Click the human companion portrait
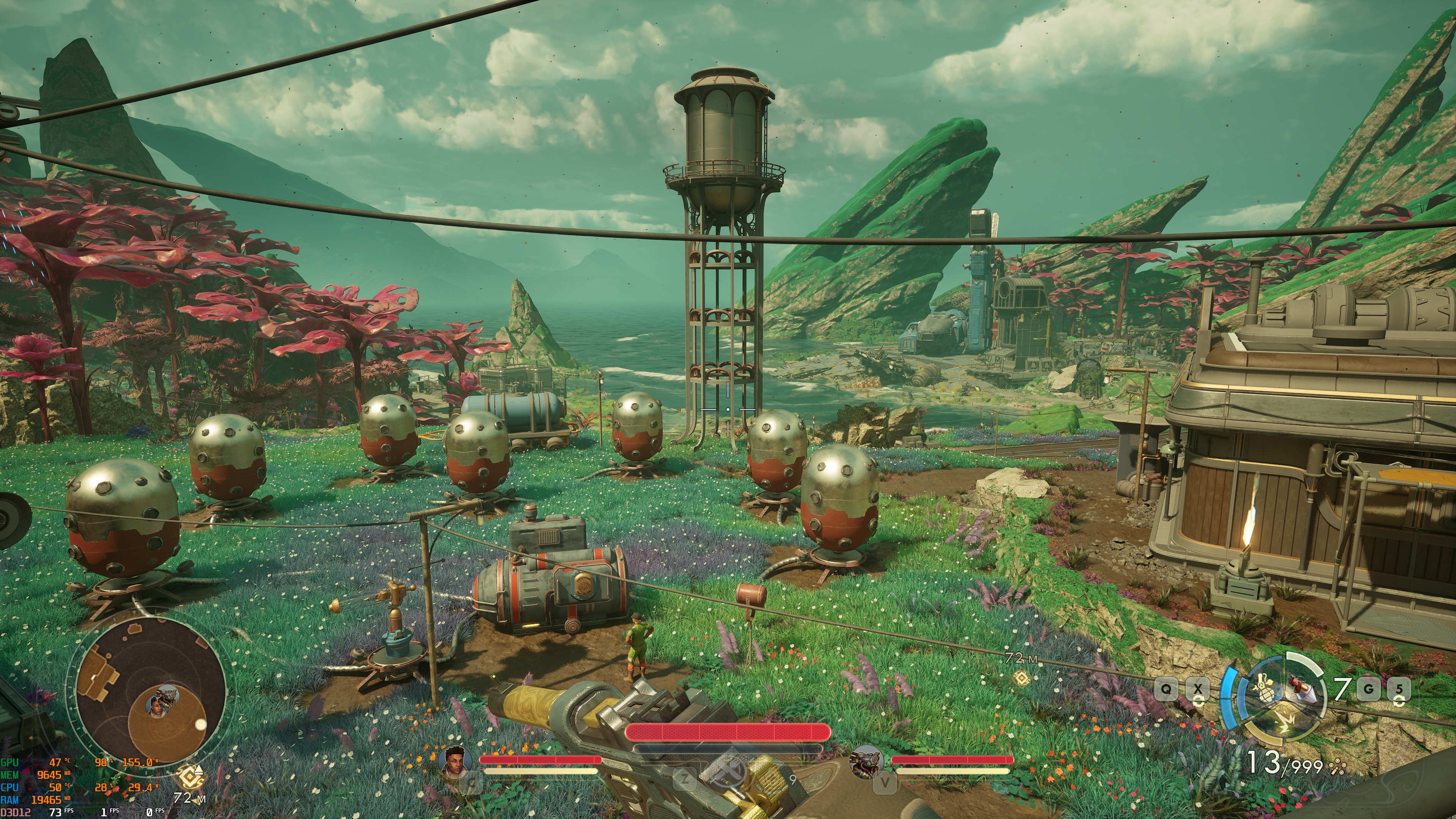 click(x=453, y=761)
